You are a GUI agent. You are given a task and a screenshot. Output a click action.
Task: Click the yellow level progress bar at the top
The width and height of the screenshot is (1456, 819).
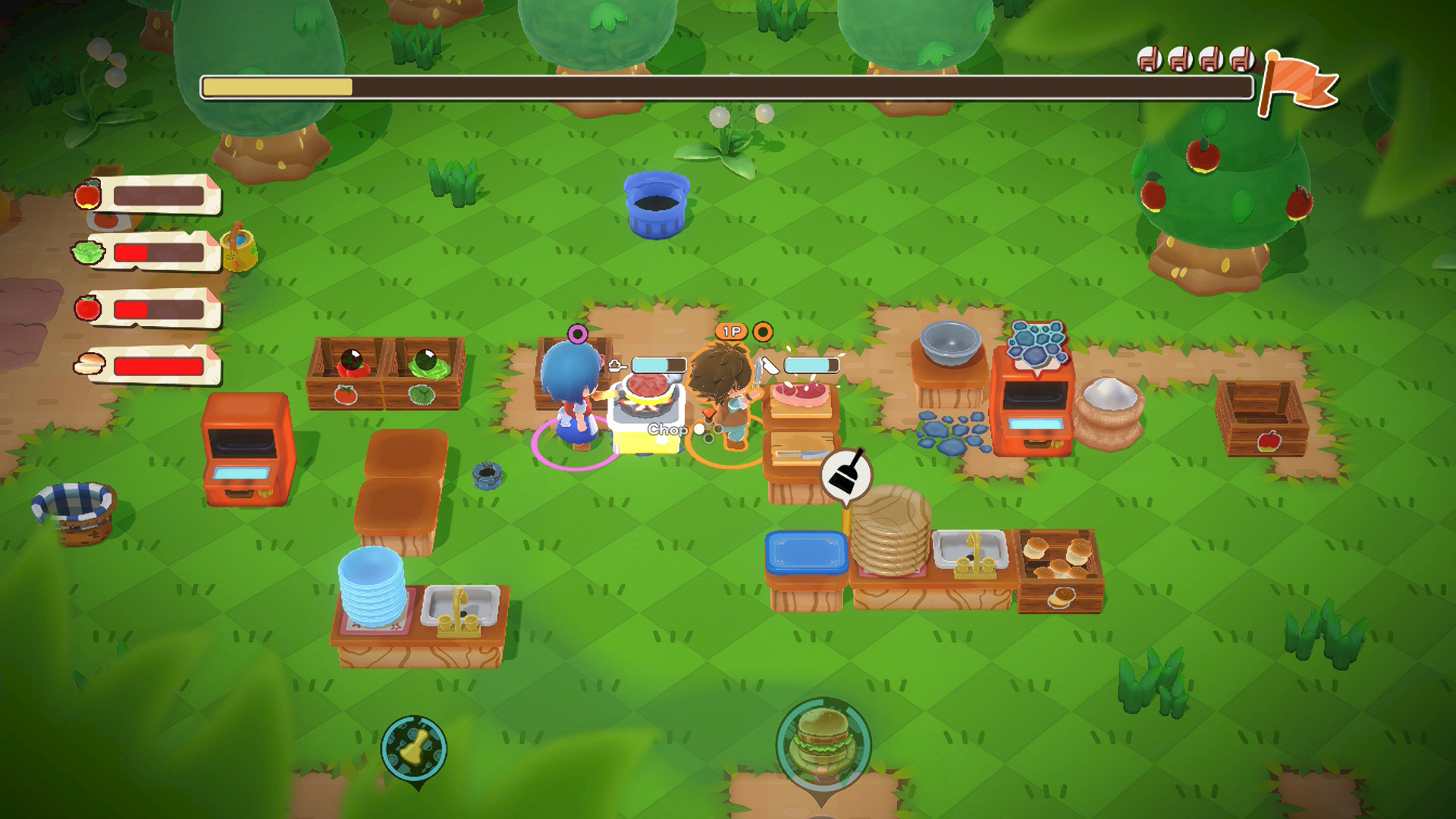278,86
